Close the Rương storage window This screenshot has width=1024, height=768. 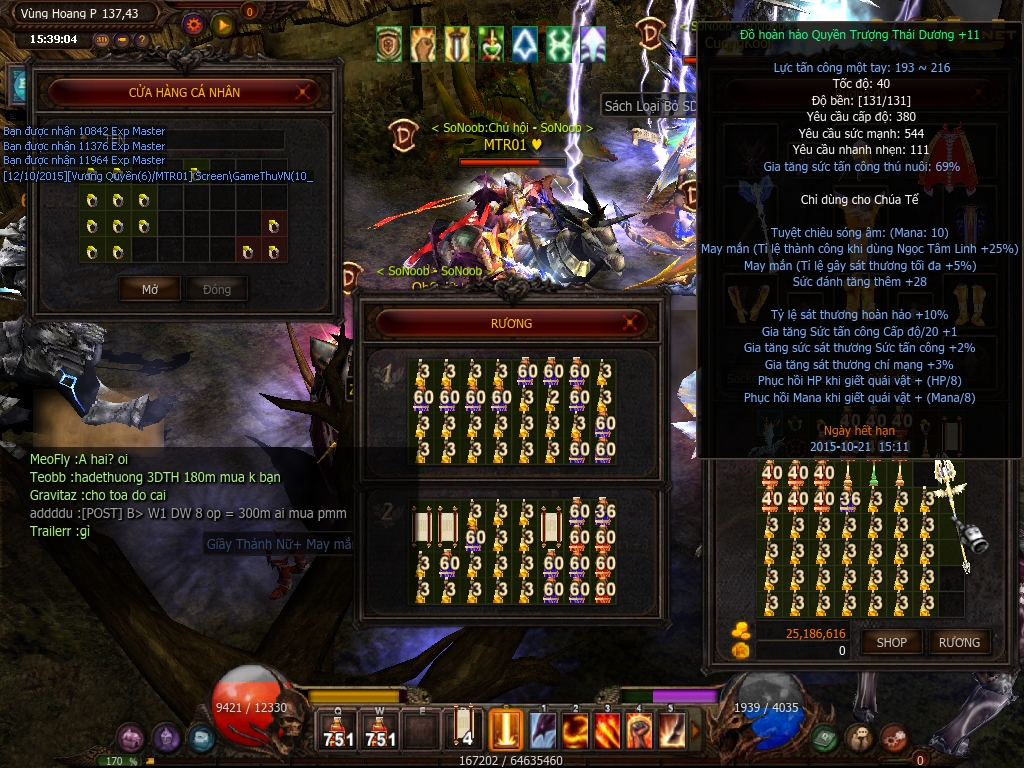(x=631, y=323)
